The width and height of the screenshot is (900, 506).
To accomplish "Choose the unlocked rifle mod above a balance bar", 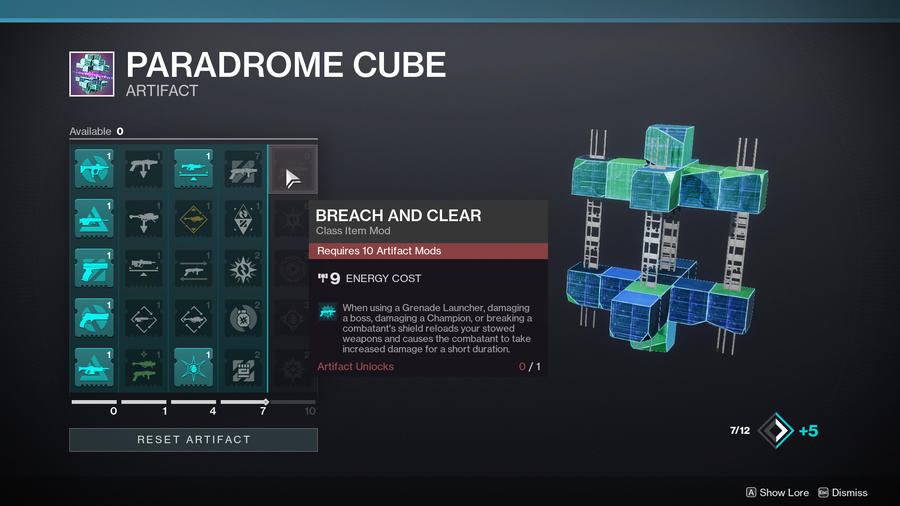I will coord(194,170).
